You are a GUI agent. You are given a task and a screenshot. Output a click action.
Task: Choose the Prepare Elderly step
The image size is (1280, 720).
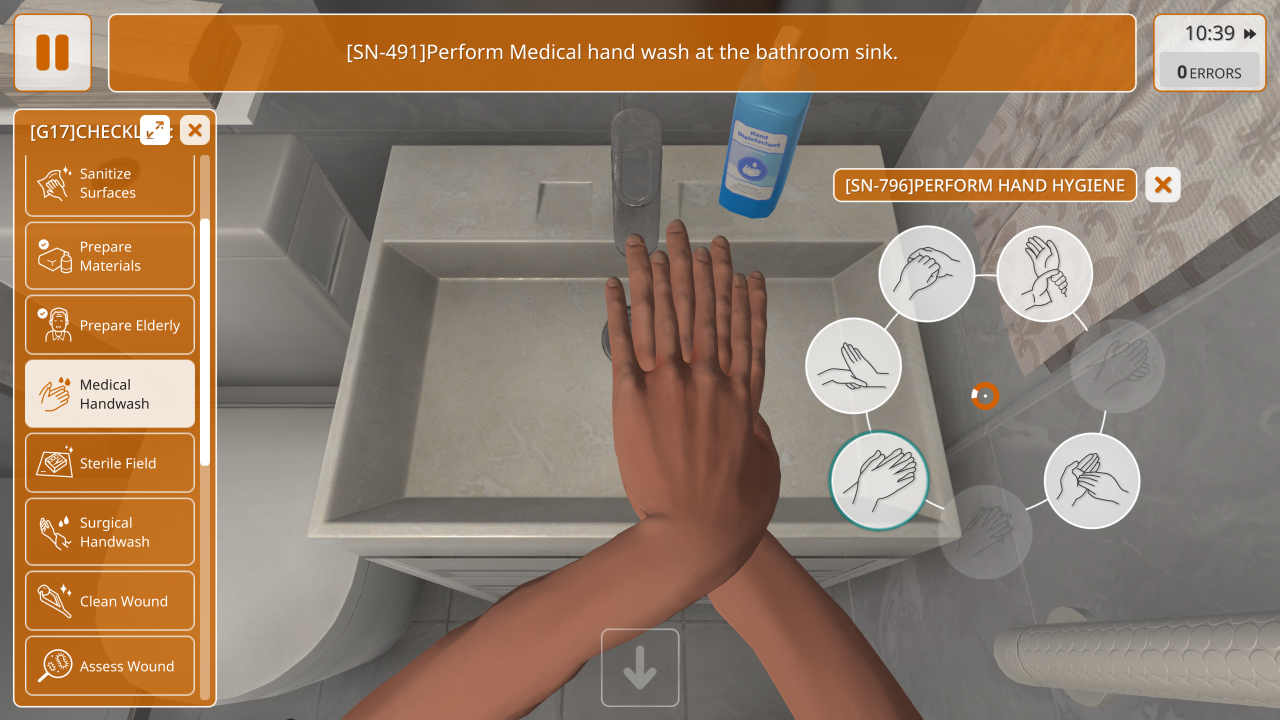point(110,325)
